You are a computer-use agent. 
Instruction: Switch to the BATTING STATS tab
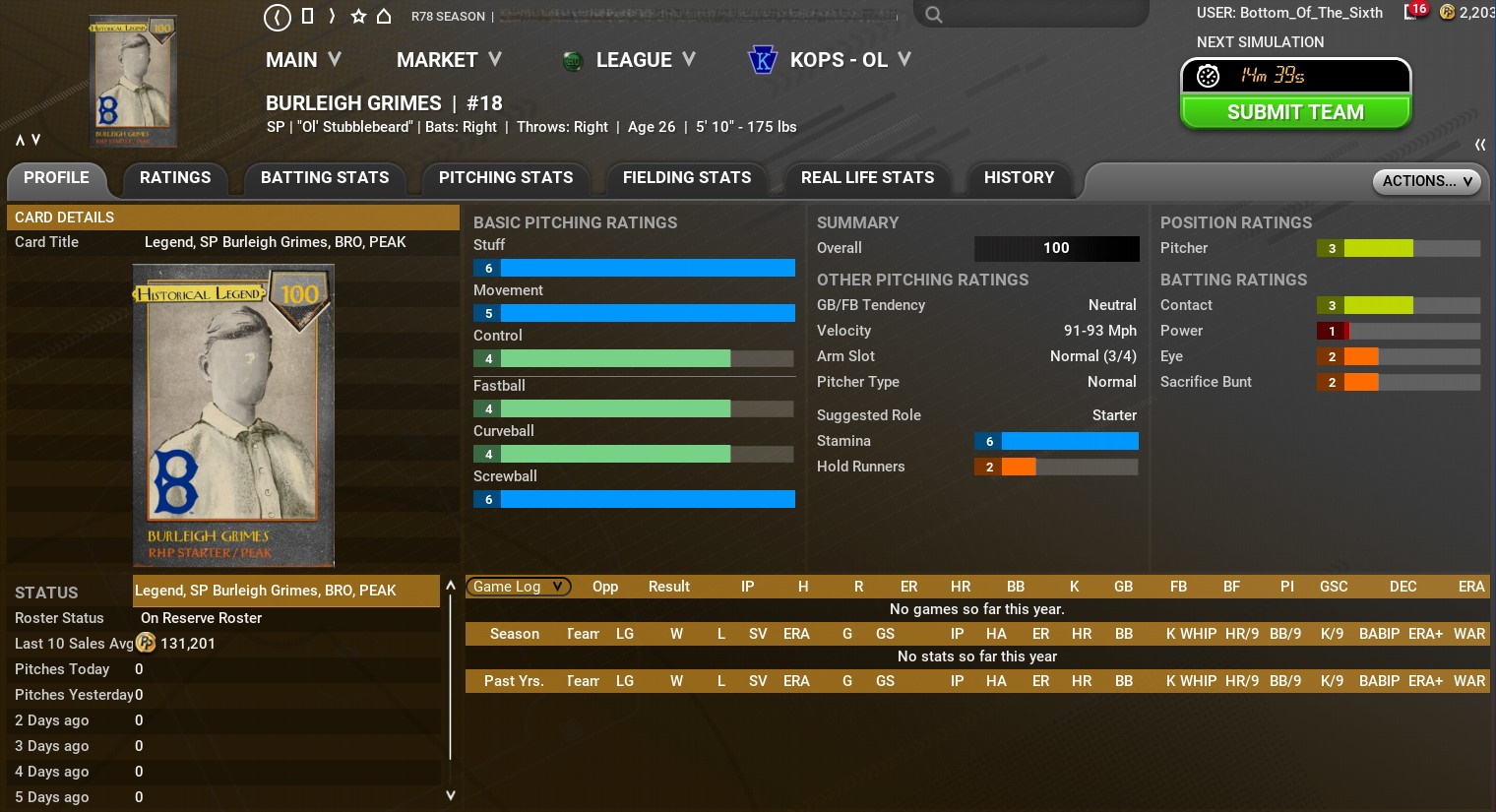[325, 178]
